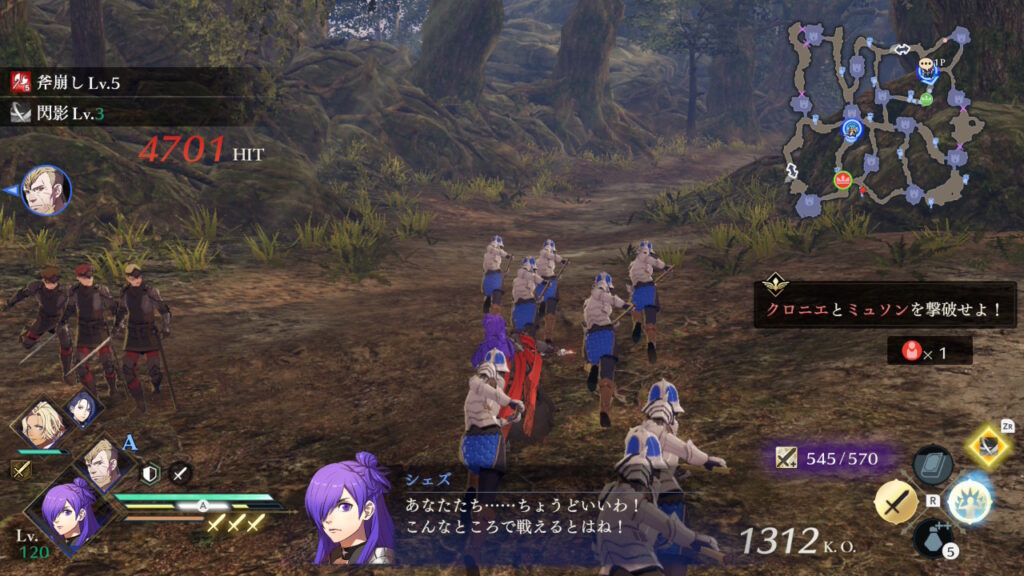
Task: Select the dark-haired ally portrait
Action: 83,407
